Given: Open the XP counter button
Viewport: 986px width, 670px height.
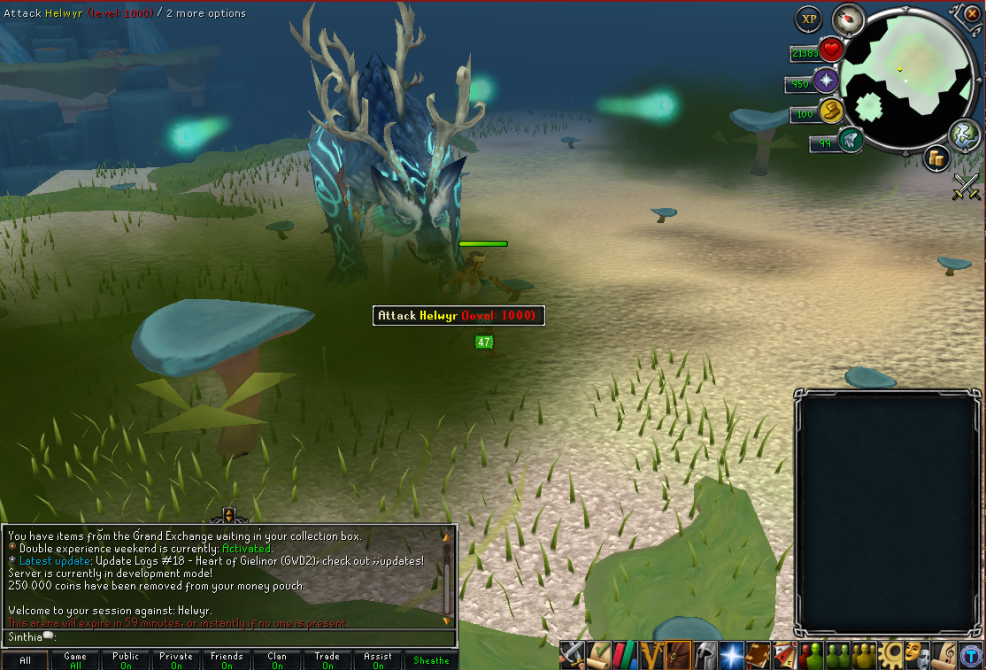Looking at the screenshot, I should pyautogui.click(x=808, y=18).
